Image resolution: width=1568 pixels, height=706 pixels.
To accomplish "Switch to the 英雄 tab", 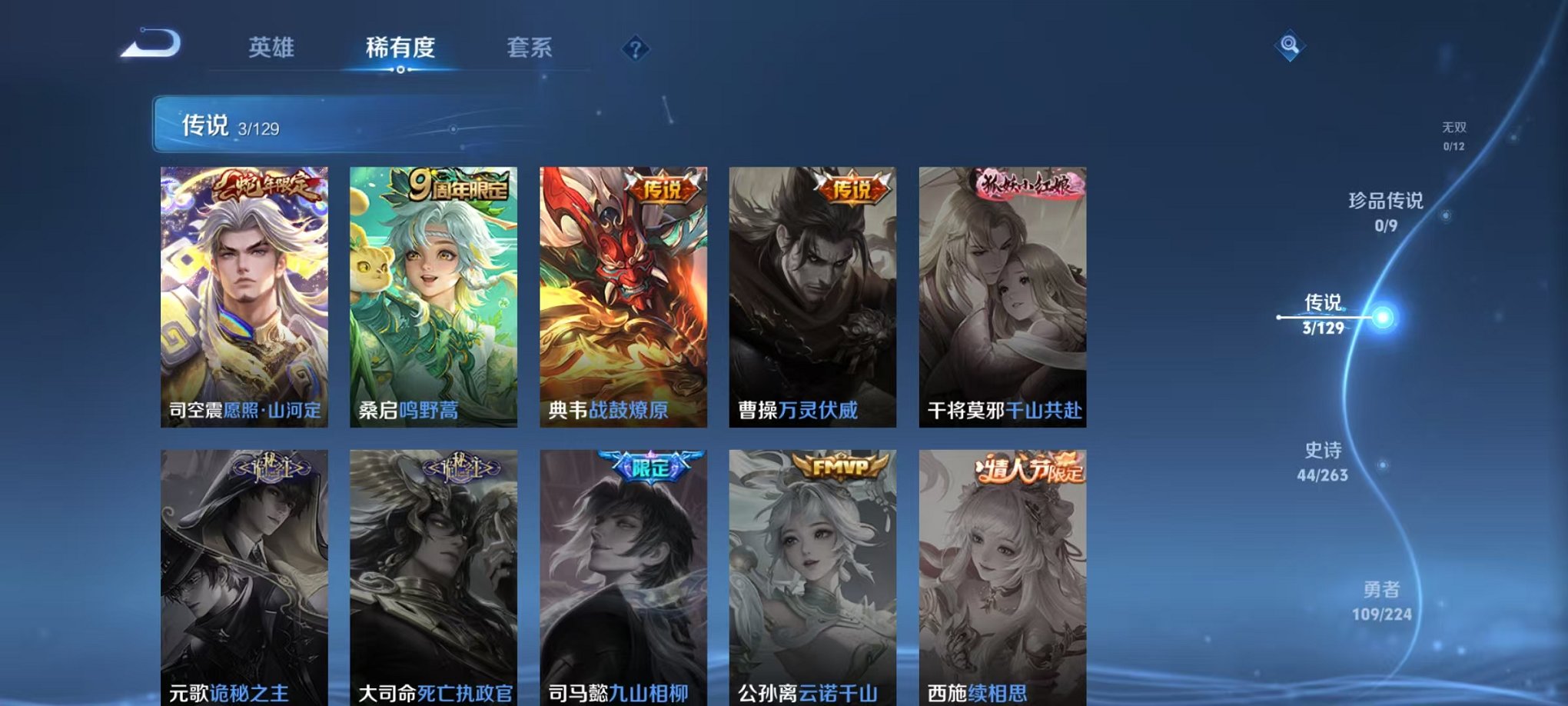I will click(272, 48).
